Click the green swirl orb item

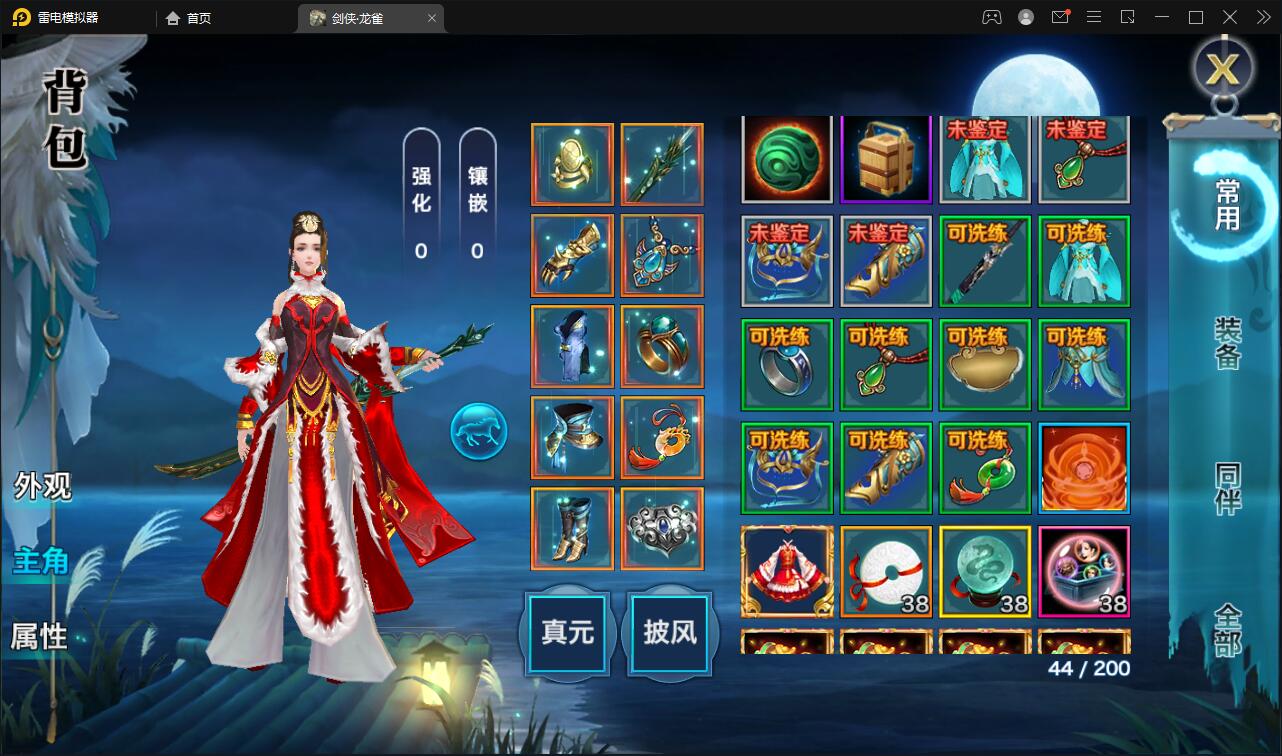coord(786,160)
